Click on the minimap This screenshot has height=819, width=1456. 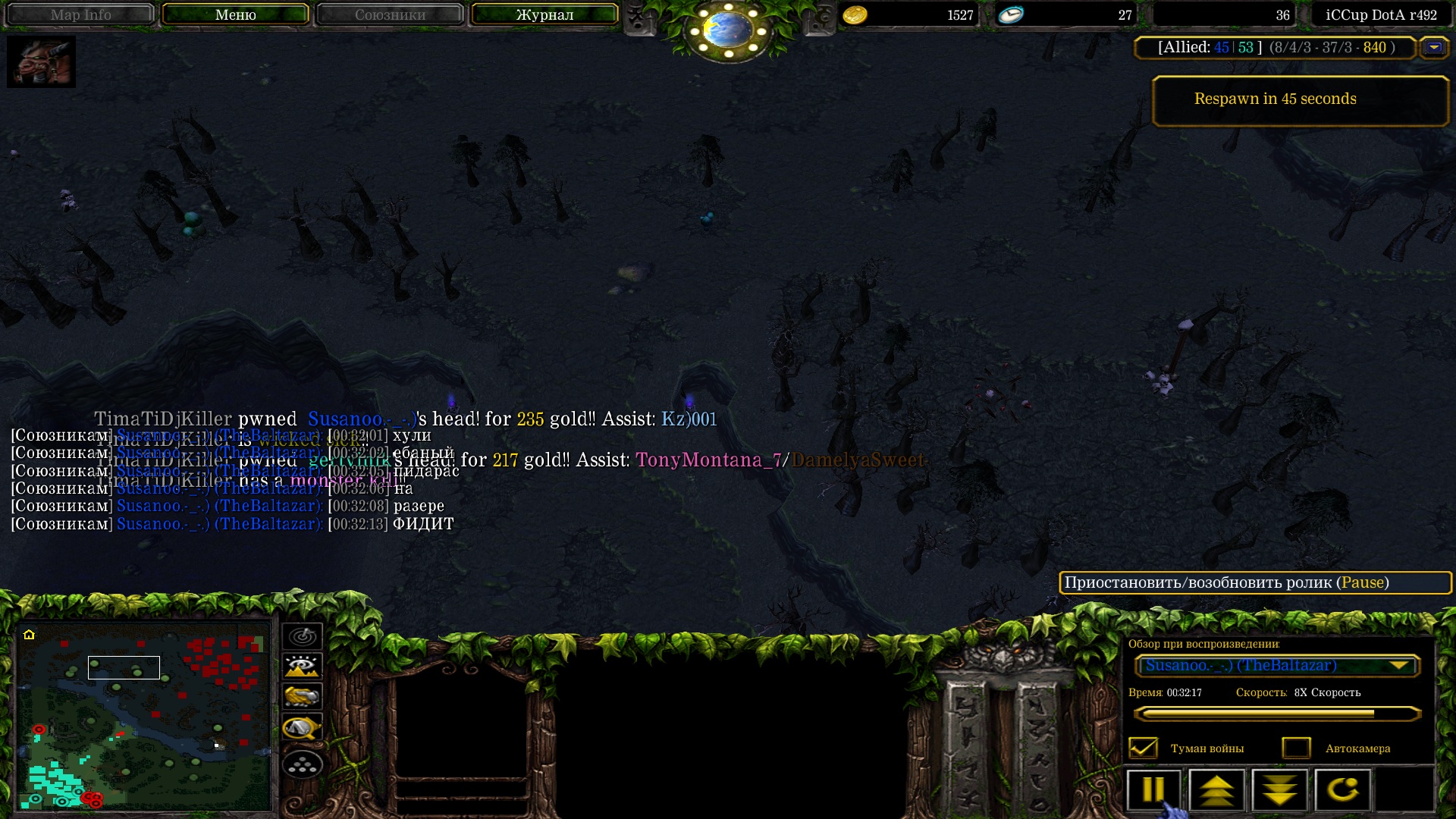click(143, 717)
